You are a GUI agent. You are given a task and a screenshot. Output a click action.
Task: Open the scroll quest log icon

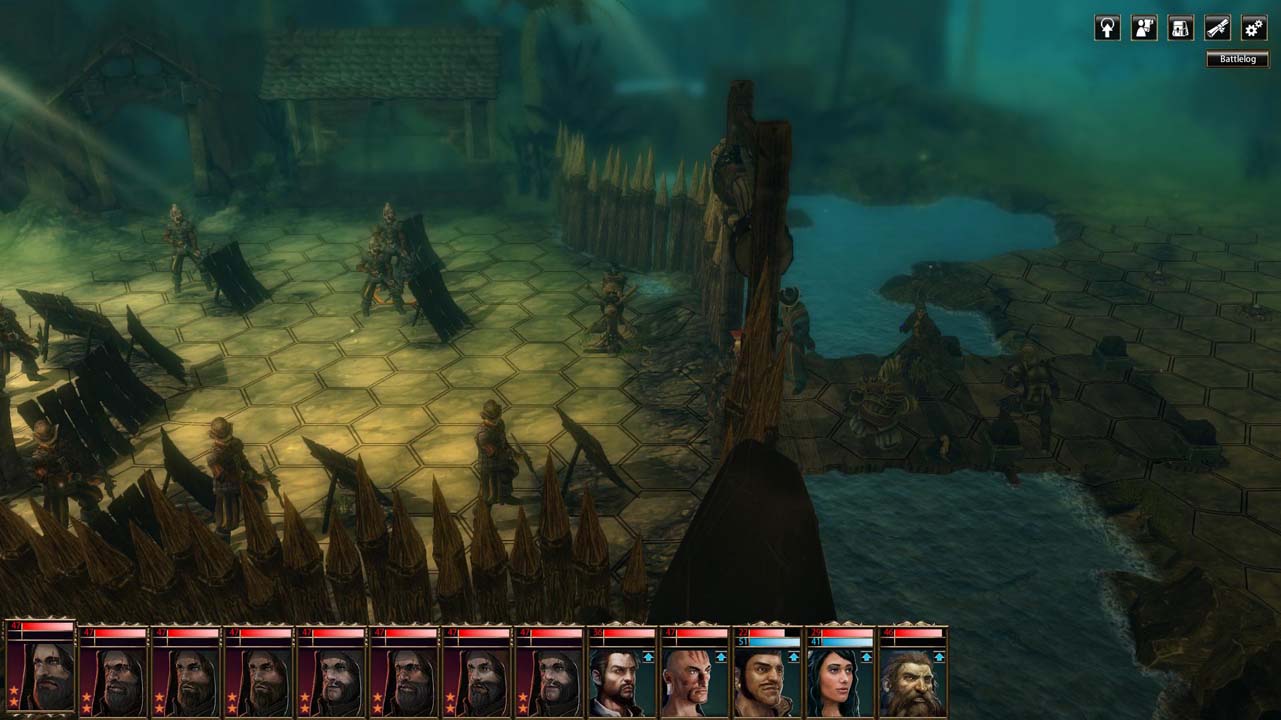click(x=1217, y=28)
